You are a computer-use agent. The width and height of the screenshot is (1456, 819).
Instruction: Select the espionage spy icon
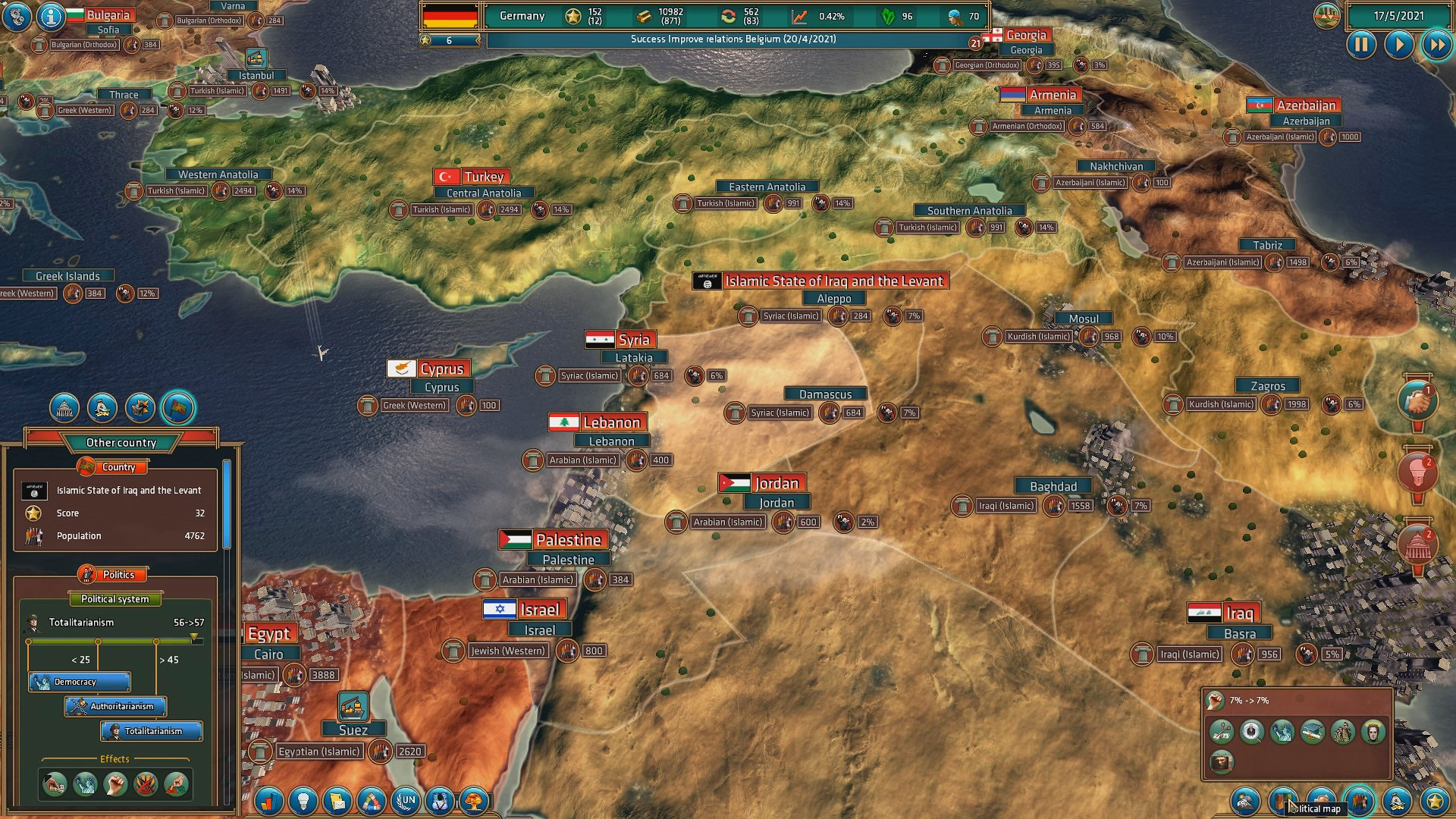point(438,801)
